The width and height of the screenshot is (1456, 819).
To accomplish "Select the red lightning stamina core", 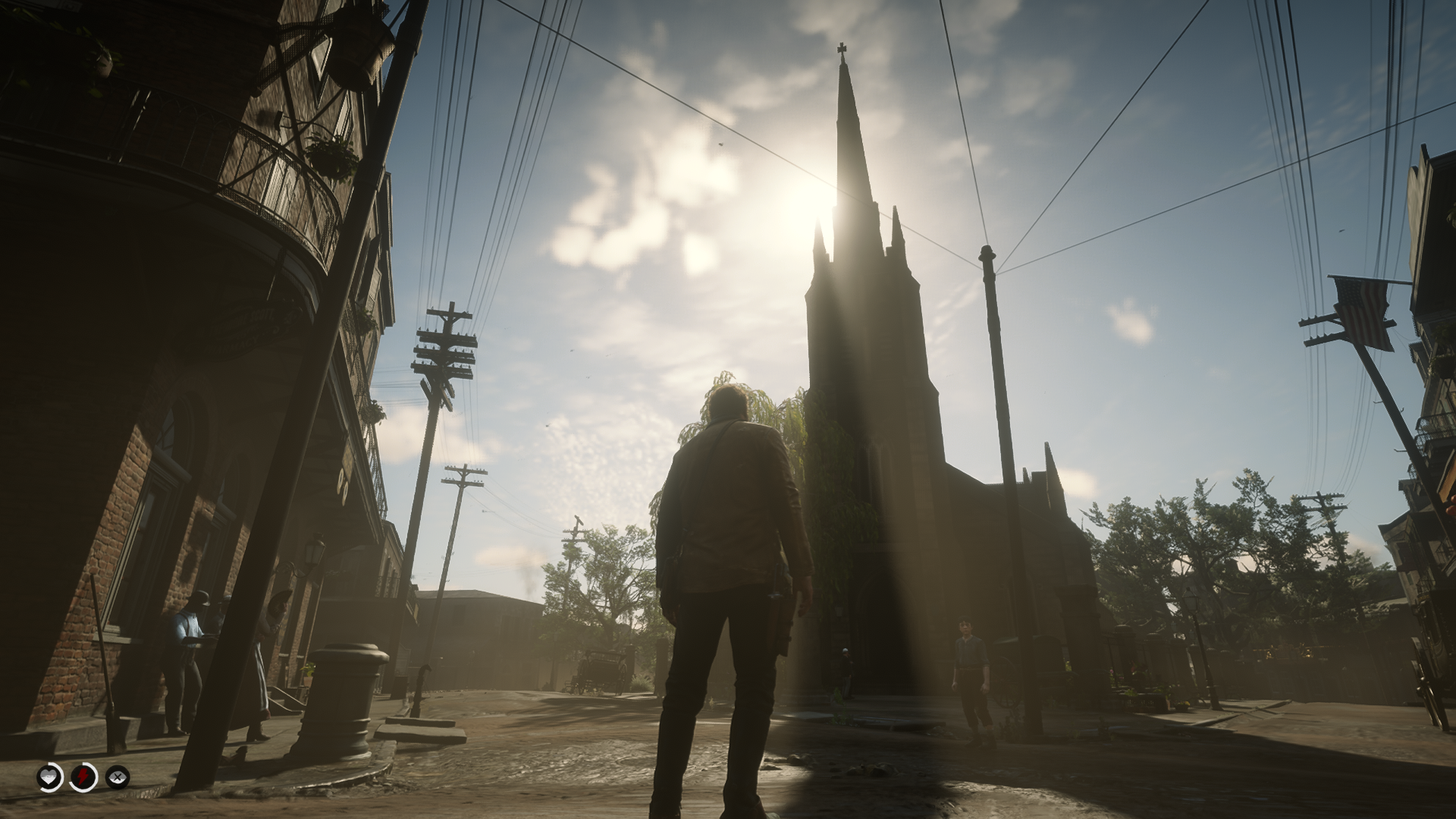I will [x=83, y=777].
